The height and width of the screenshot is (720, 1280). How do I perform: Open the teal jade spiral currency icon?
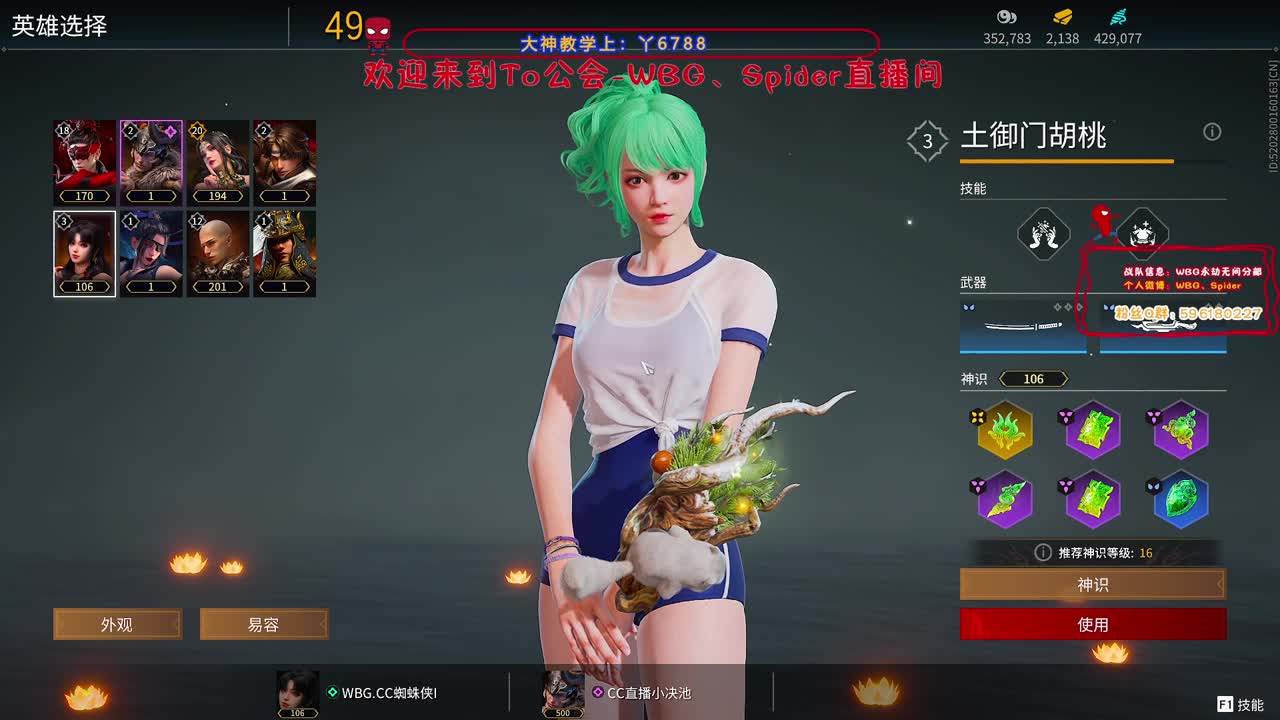1117,17
